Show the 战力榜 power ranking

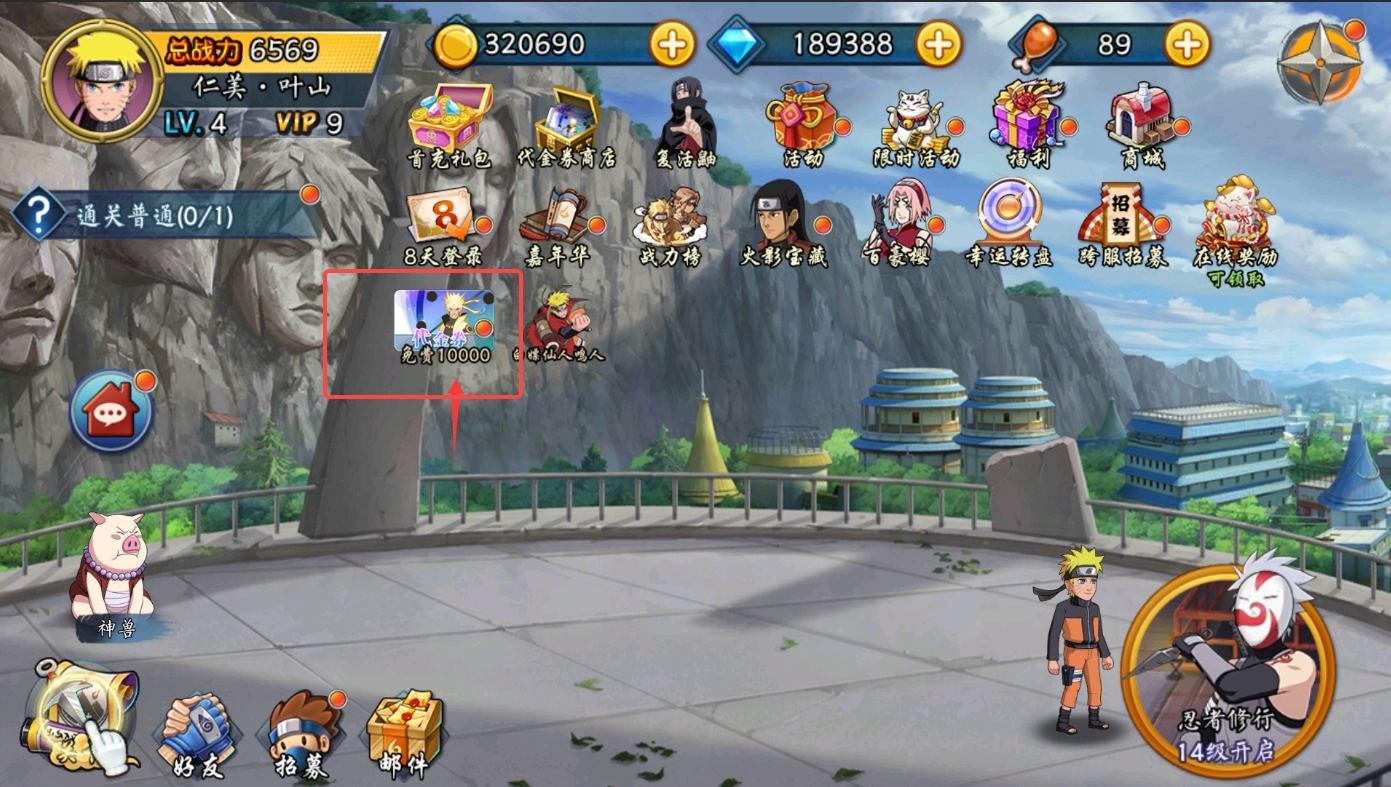(x=670, y=224)
